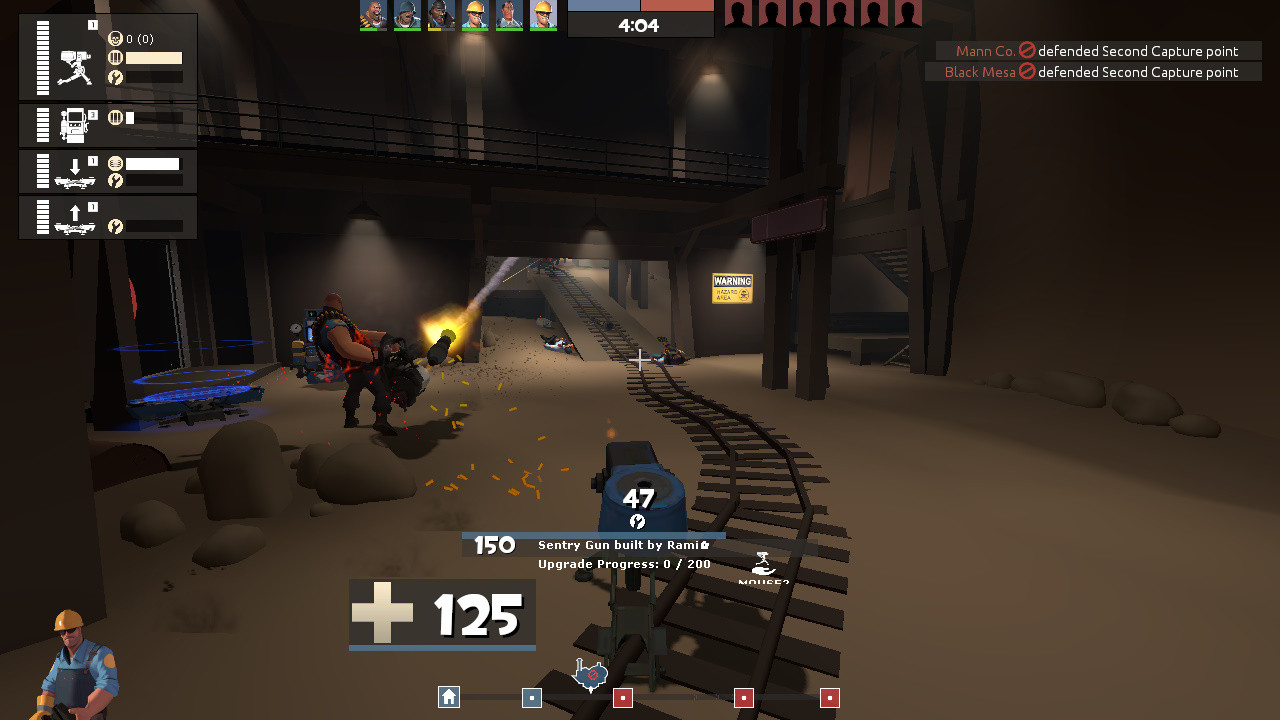Select the Sentry Gun status panel icon
This screenshot has height=720, width=1280.
pos(75,69)
